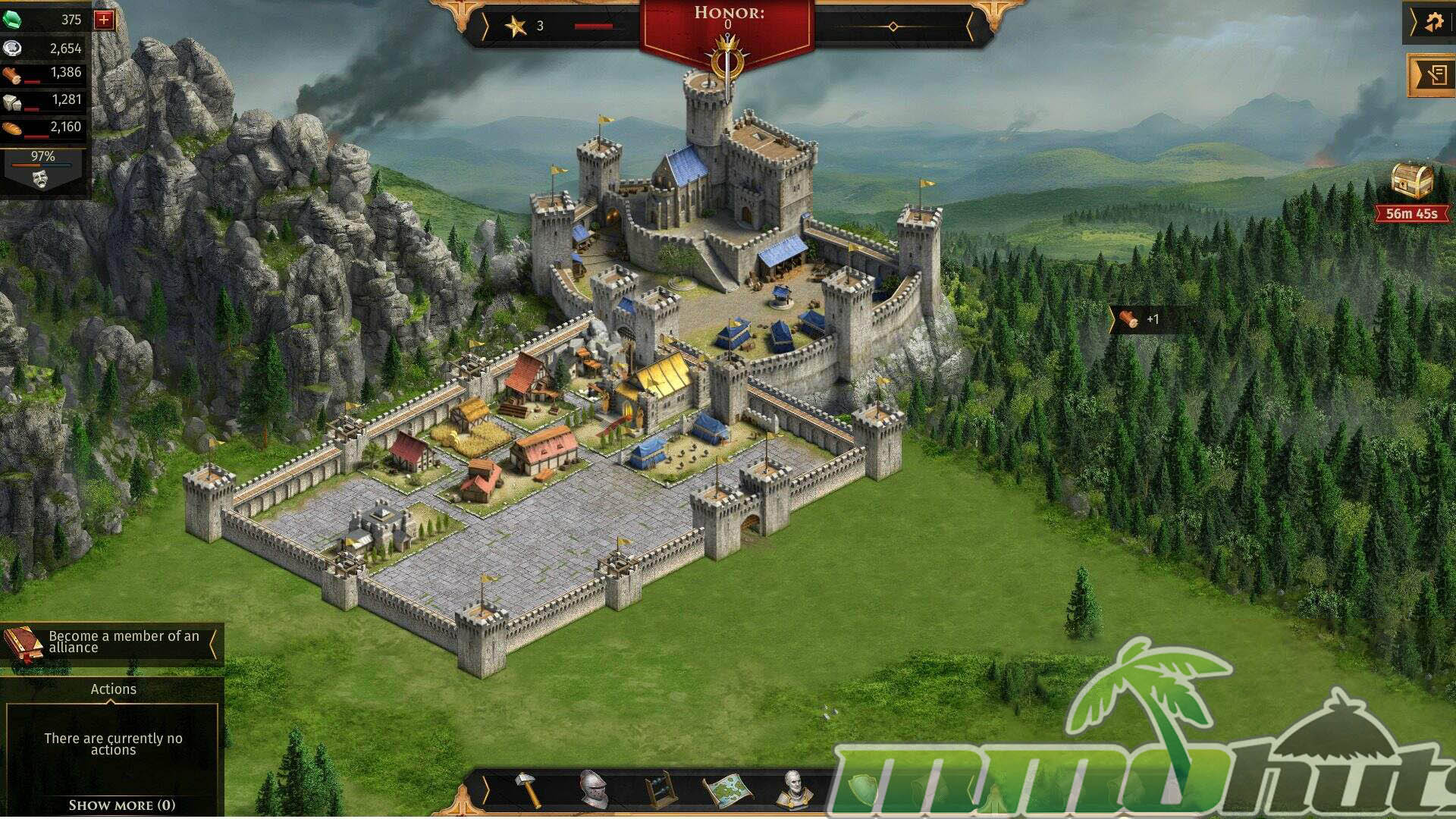Viewport: 1456px width, 819px height.
Task: Click the theater mask popularity icon
Action: [39, 178]
